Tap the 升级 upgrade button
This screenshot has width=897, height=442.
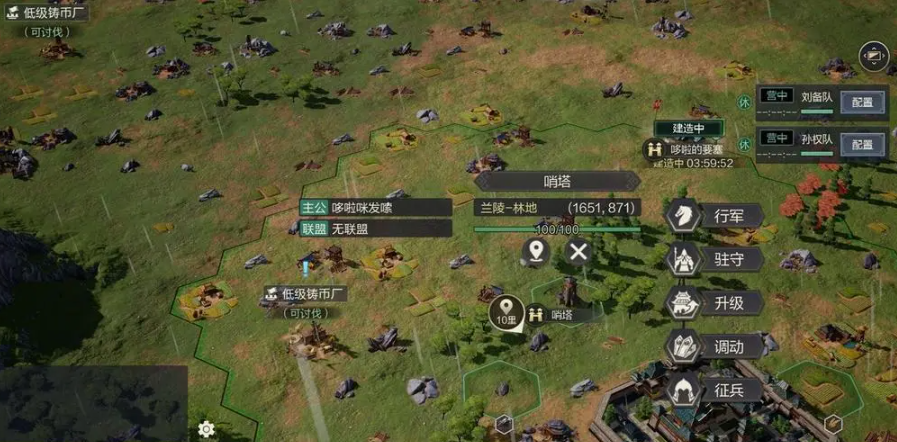click(x=715, y=303)
